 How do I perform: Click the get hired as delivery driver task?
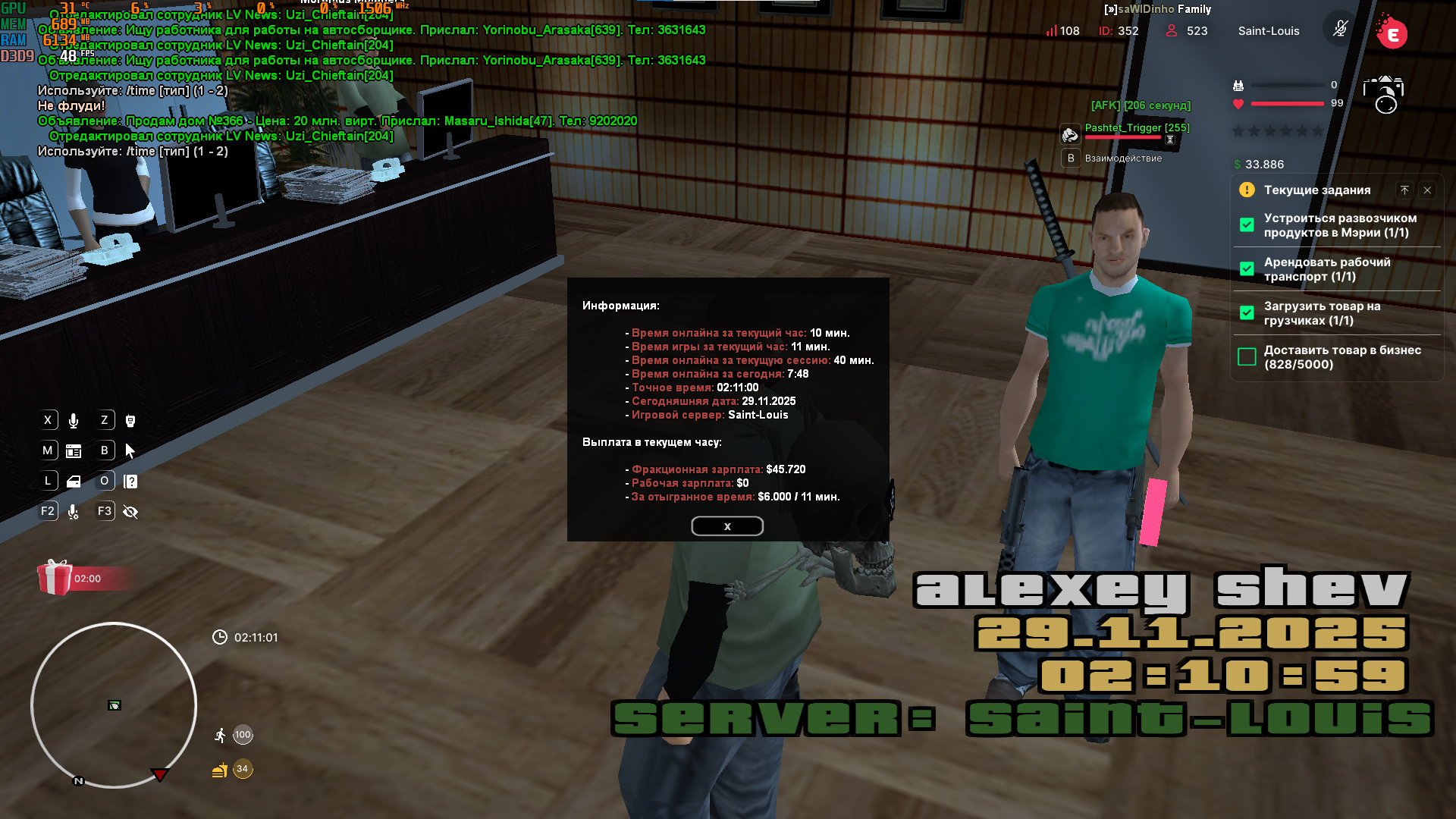tap(1339, 225)
